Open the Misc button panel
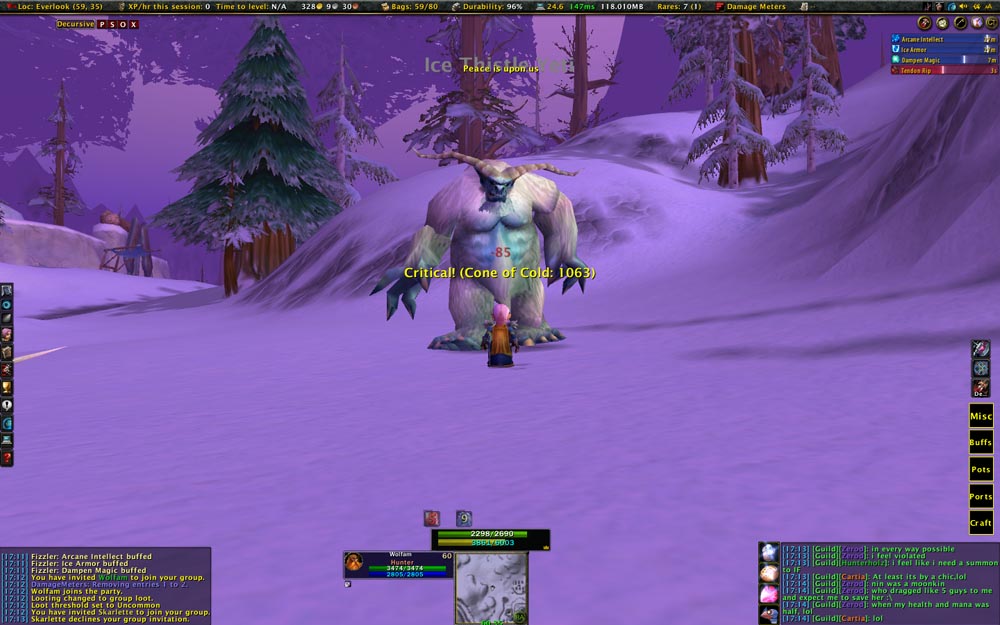1000x625 pixels. (x=981, y=416)
